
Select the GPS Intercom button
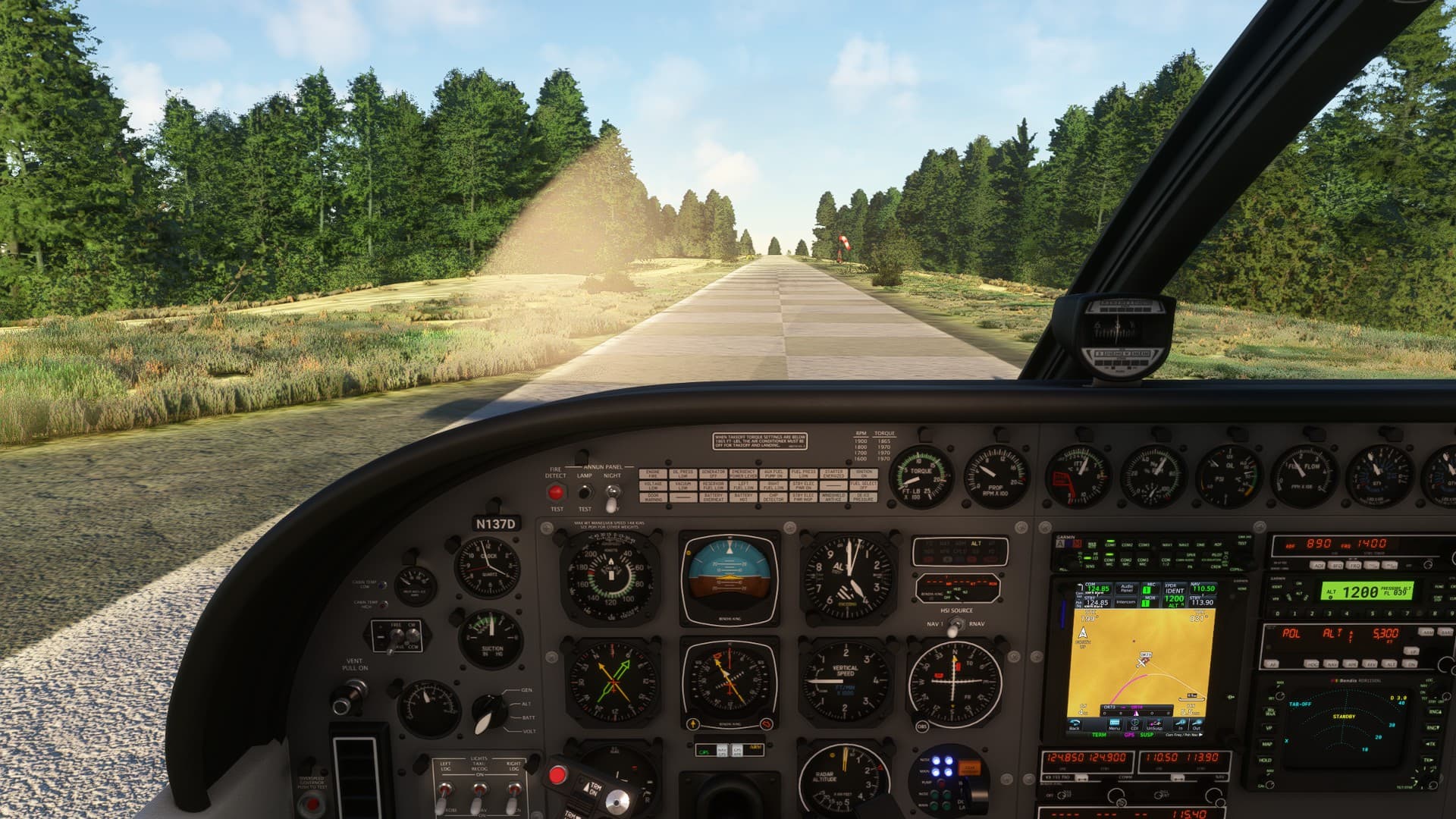(x=1126, y=602)
